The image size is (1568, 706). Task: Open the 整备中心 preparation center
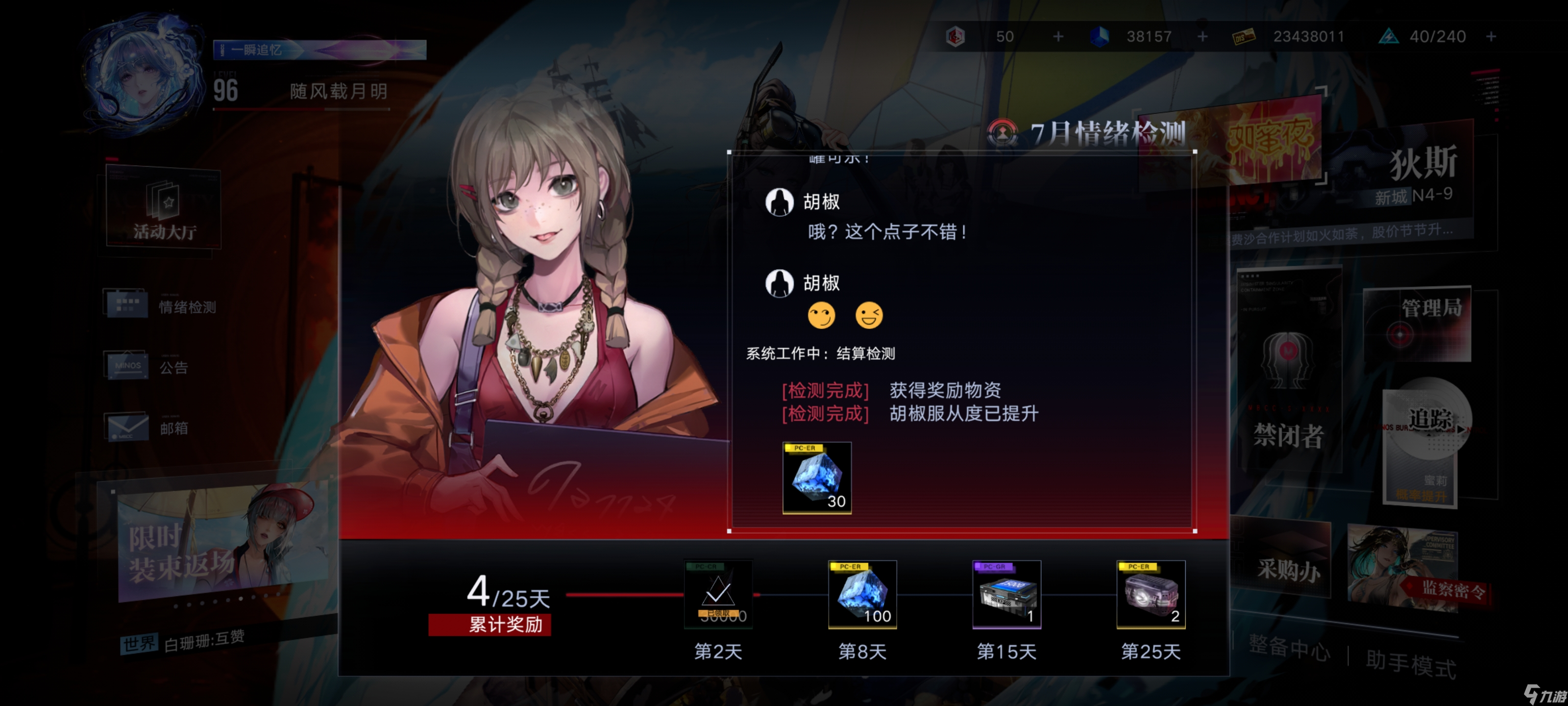click(1289, 647)
